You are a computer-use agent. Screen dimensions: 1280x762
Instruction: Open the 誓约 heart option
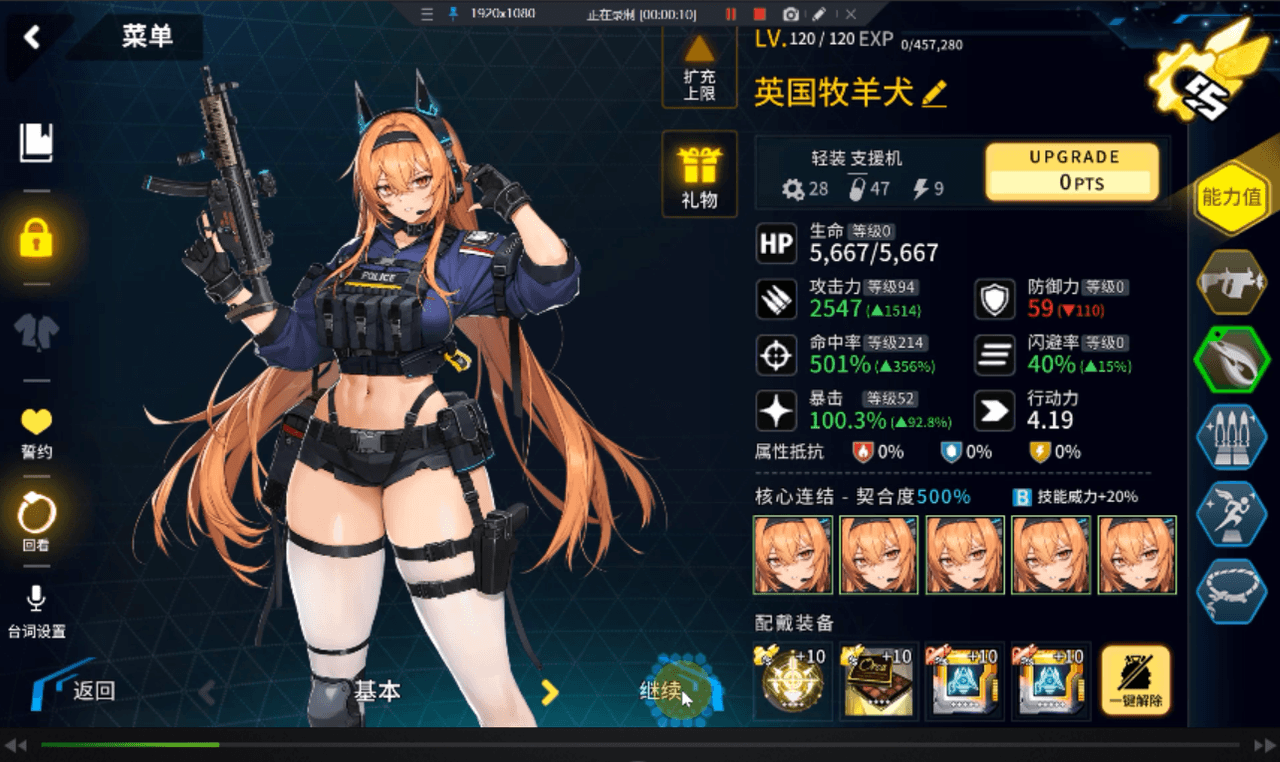(x=37, y=432)
